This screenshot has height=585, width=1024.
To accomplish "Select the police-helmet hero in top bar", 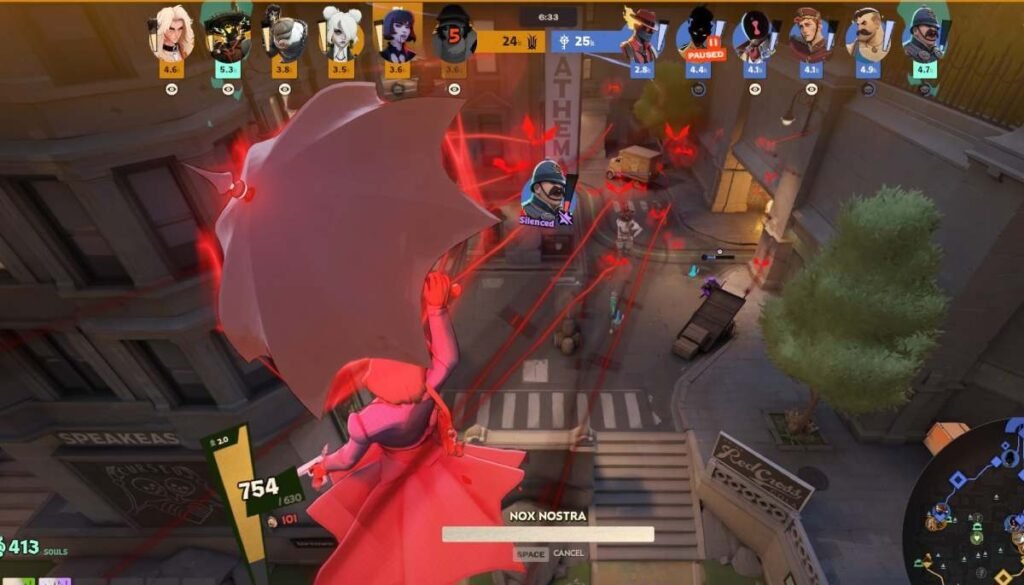I will pos(923,36).
